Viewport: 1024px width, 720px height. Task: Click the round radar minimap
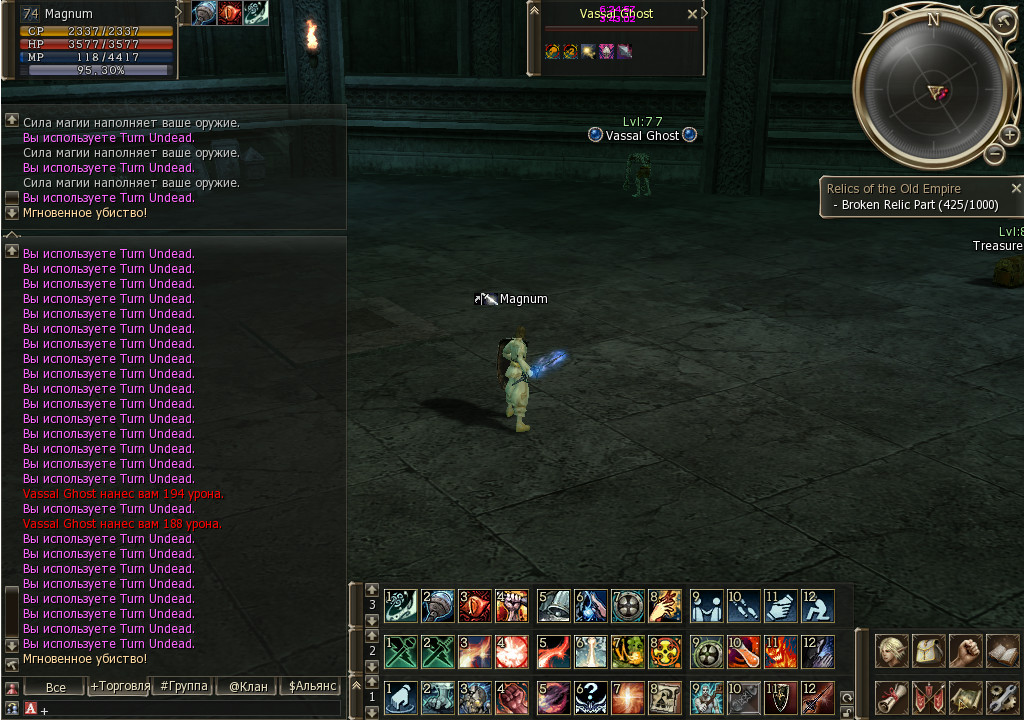934,92
